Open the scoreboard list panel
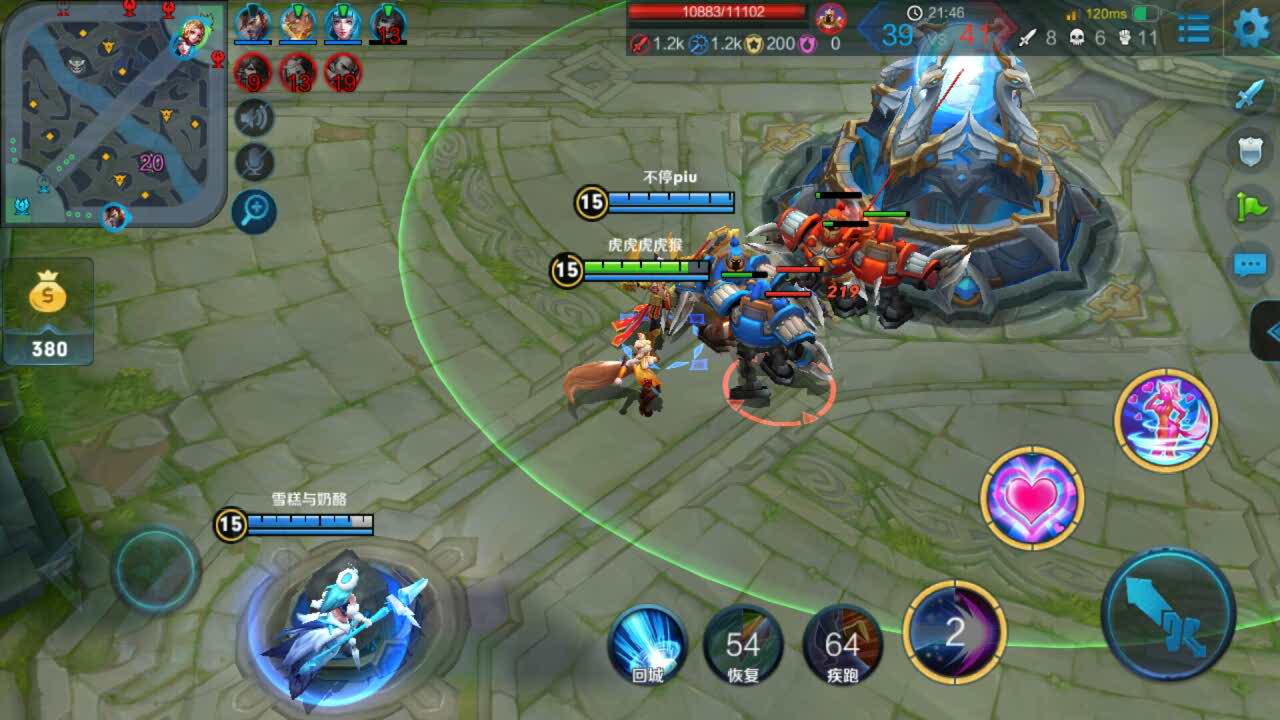The image size is (1280, 720). click(x=1194, y=29)
